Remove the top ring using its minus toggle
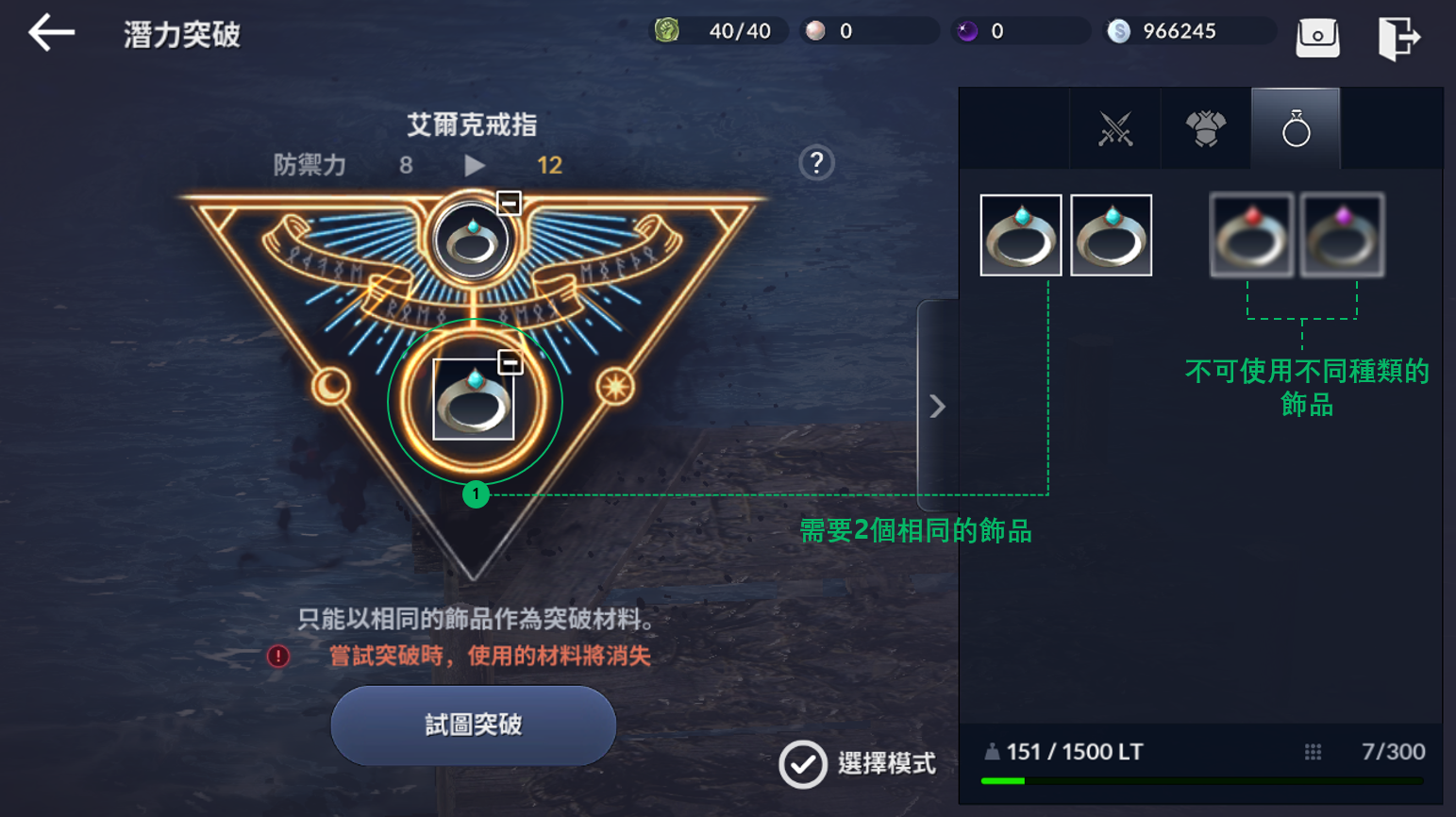 click(x=509, y=202)
